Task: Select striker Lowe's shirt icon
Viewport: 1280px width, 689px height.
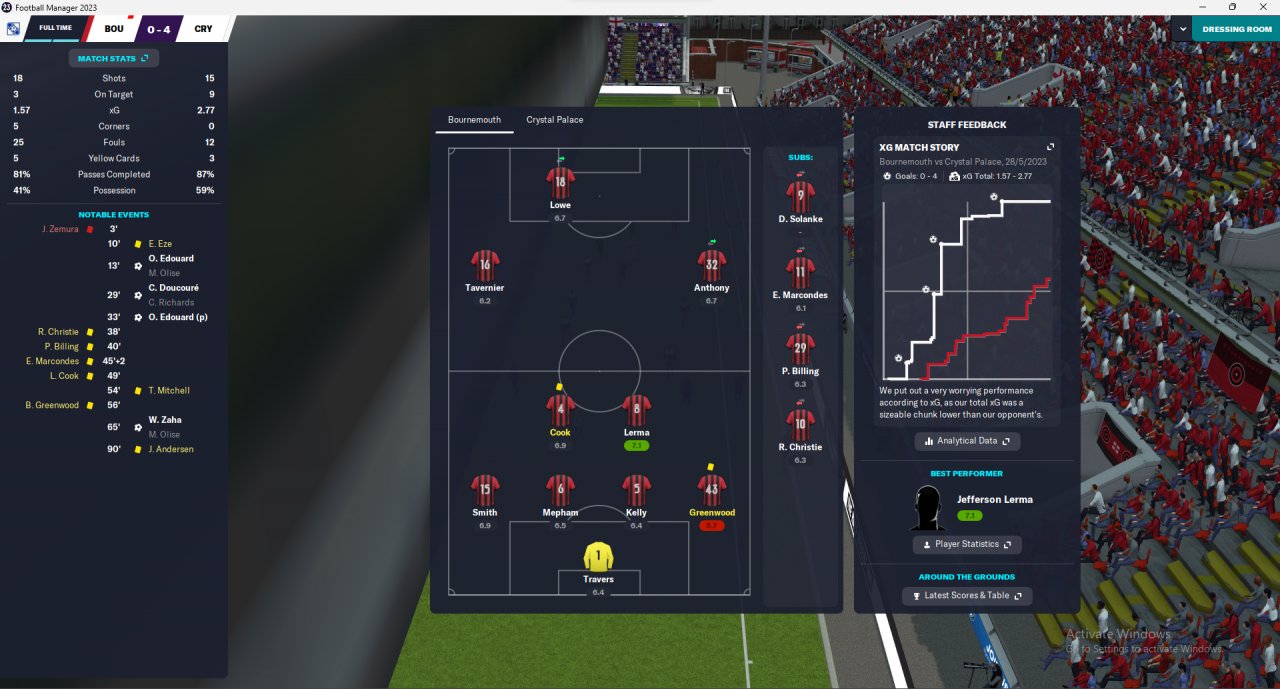Action: point(560,183)
